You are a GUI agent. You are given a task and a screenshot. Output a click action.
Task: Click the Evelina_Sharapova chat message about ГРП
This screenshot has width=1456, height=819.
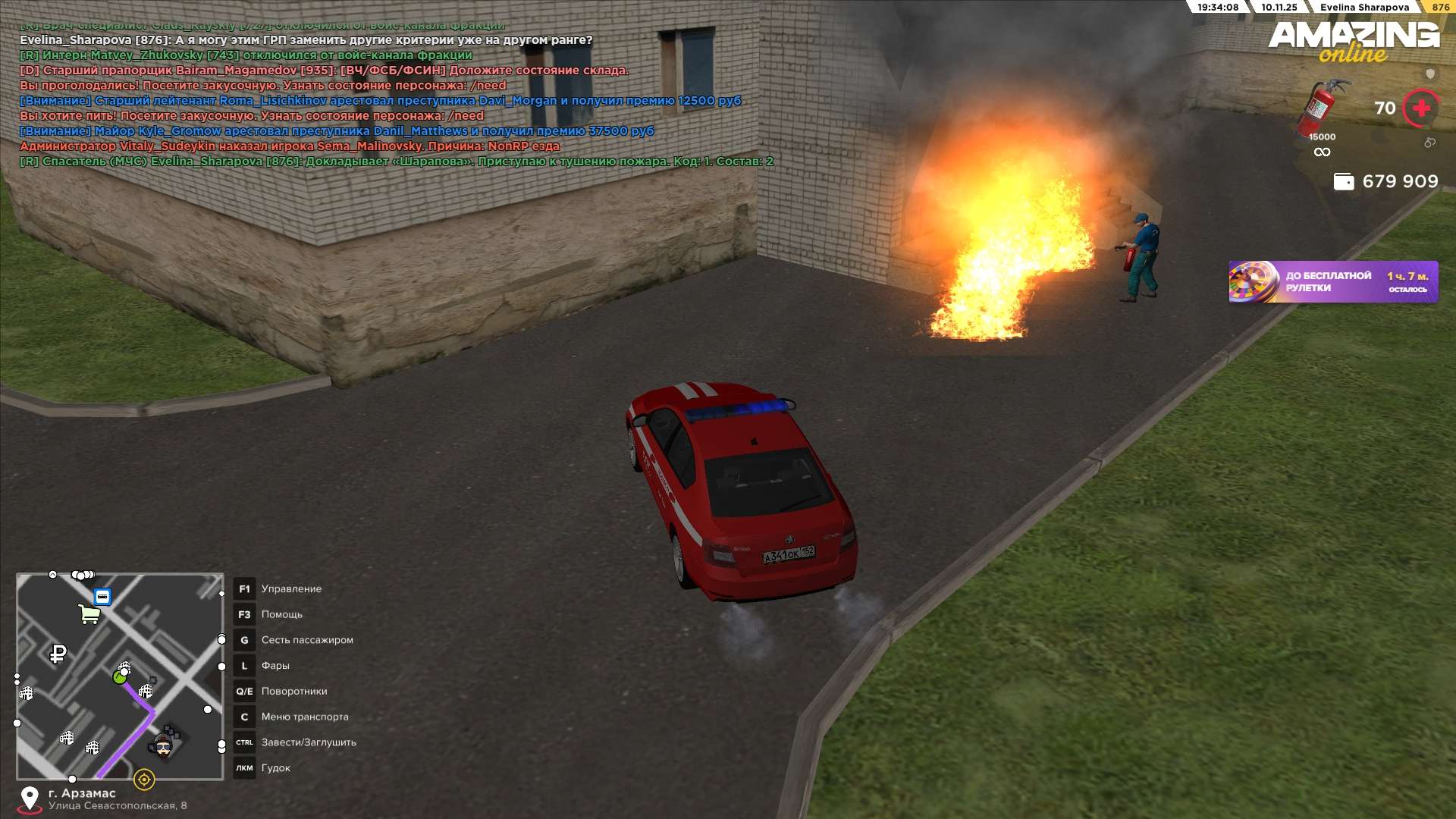pos(306,40)
